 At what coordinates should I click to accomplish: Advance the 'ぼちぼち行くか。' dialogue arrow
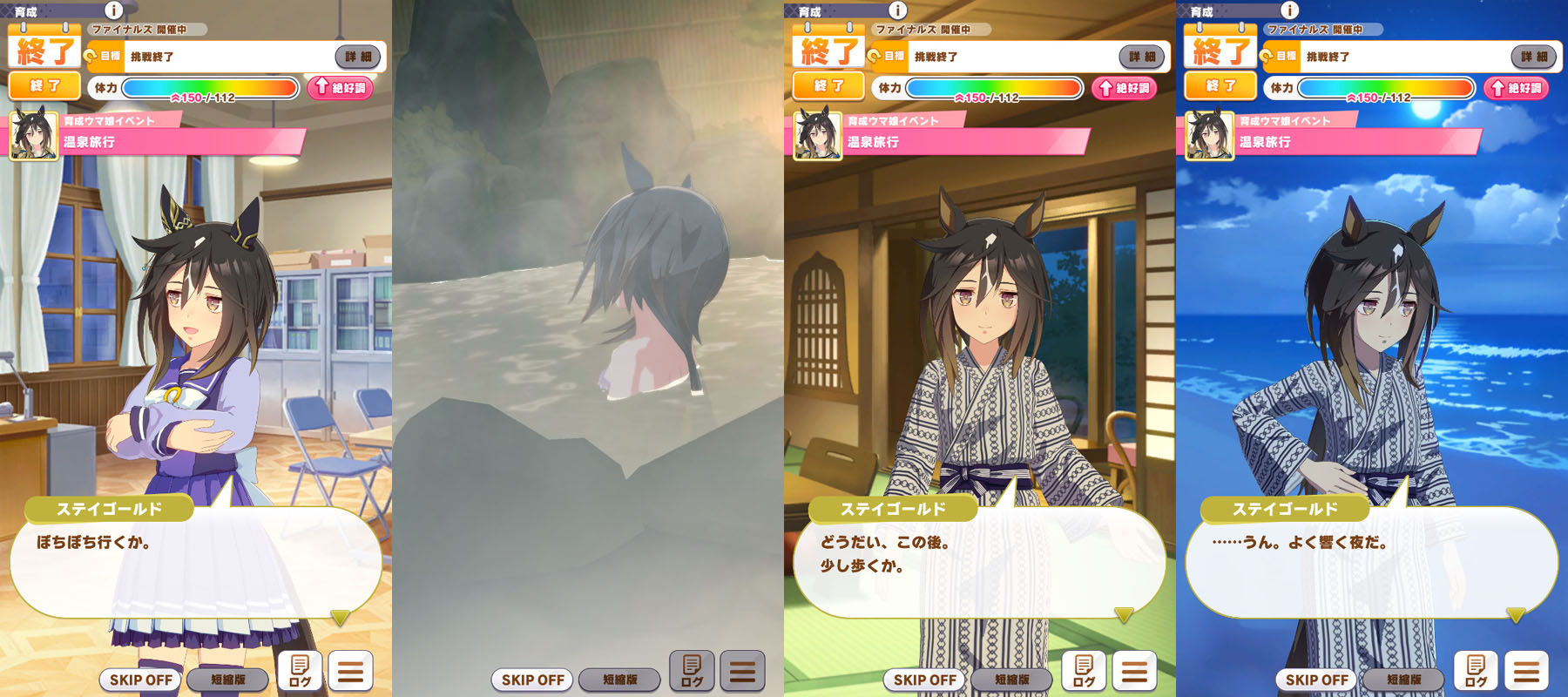click(340, 617)
